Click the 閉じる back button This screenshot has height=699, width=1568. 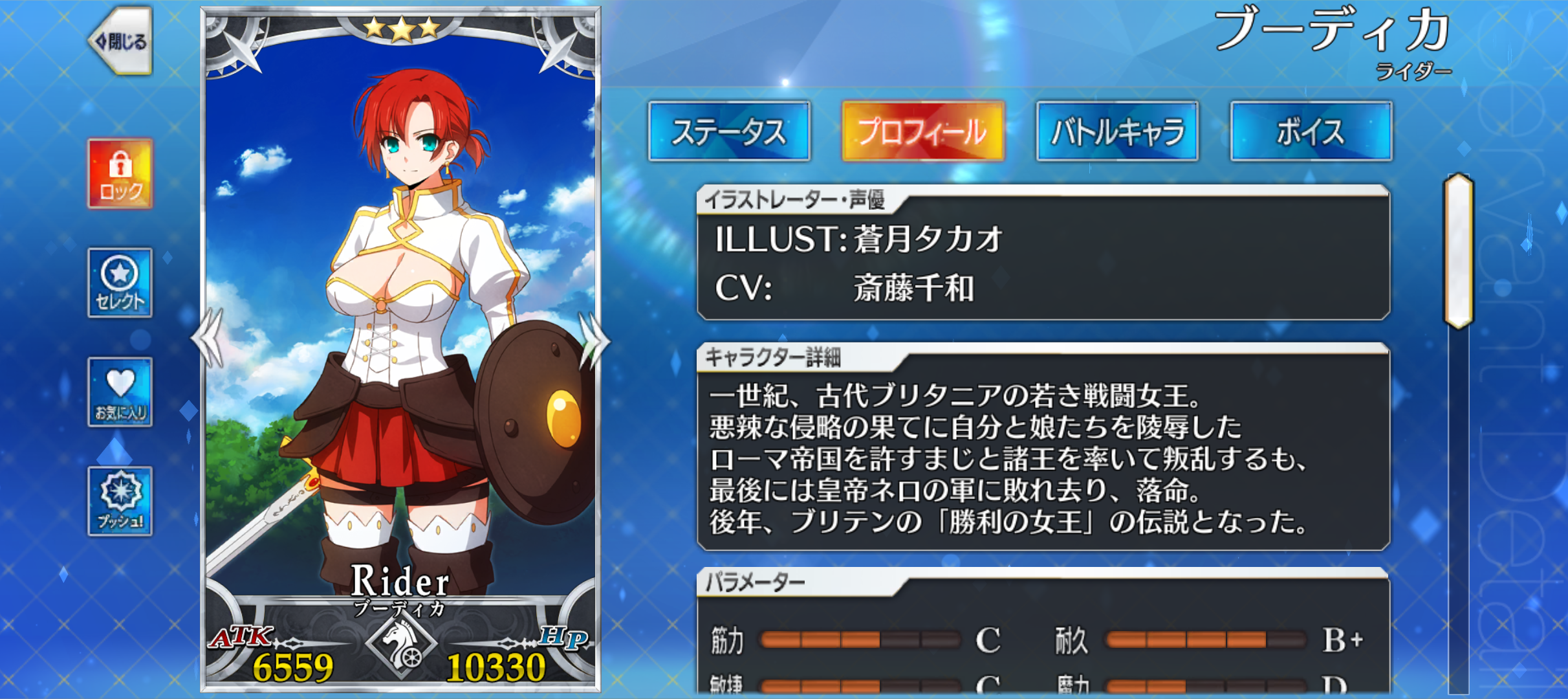(x=124, y=40)
